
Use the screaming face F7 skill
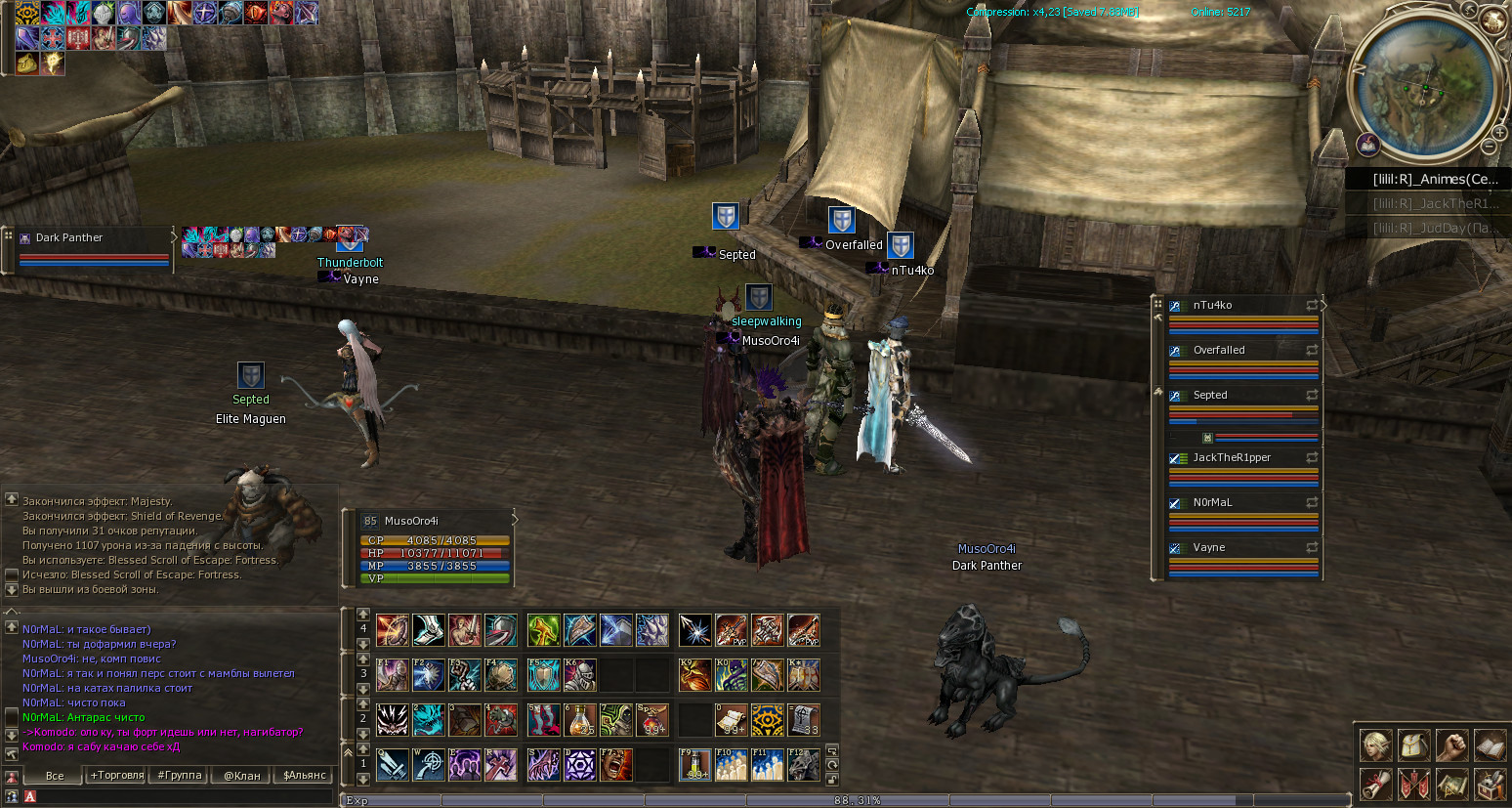[616, 765]
